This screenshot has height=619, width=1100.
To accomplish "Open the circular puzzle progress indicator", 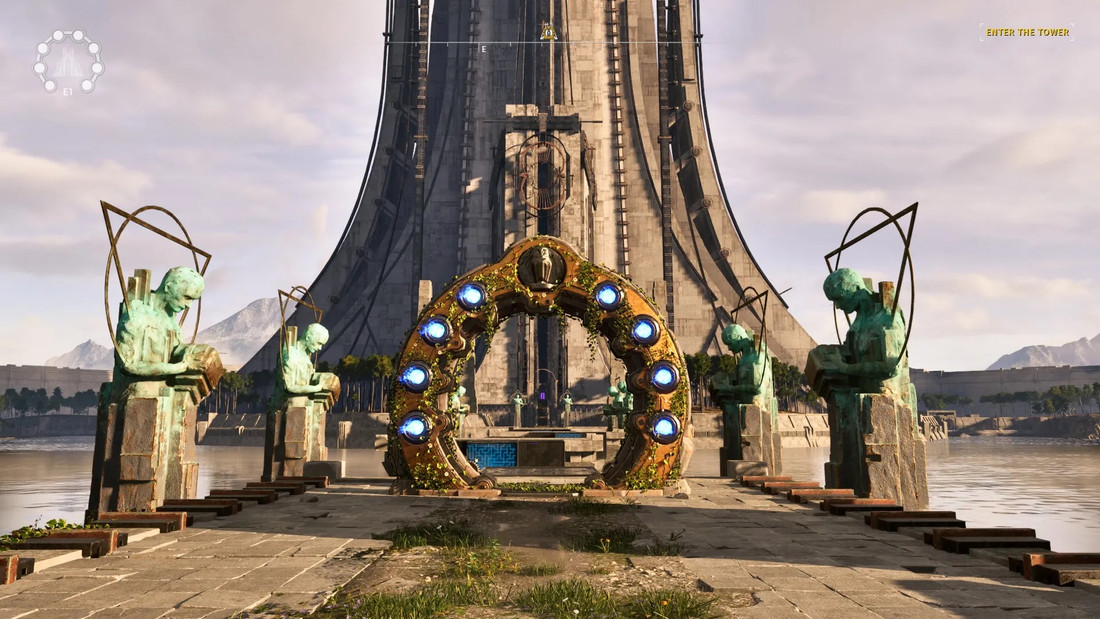I will click(68, 62).
